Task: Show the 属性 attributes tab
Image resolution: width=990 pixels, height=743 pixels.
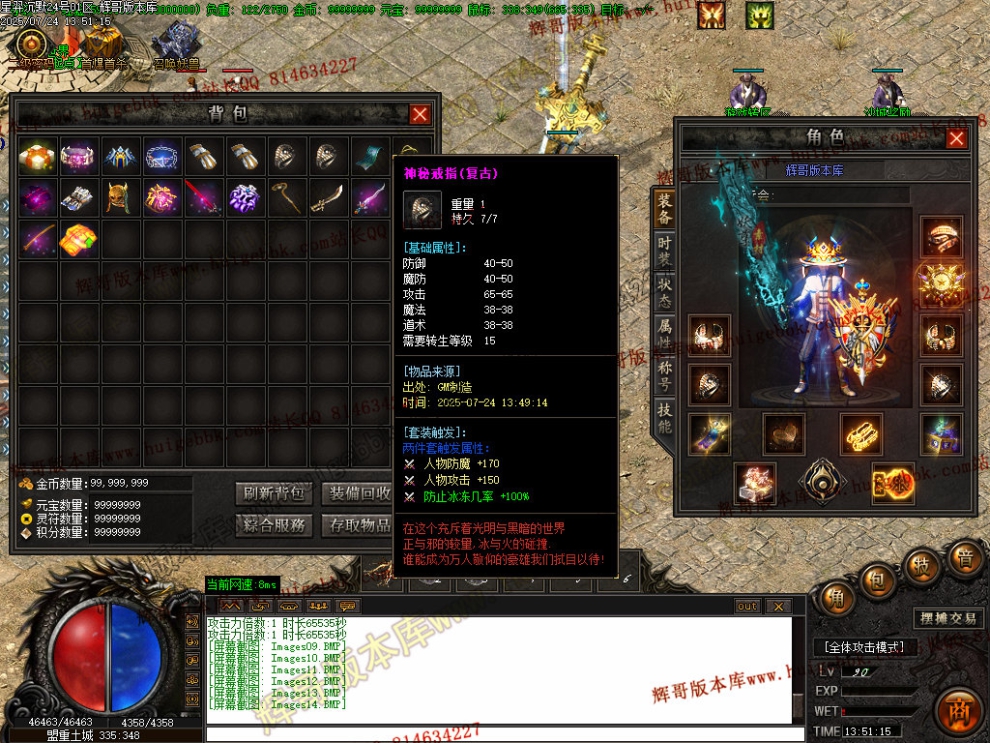Action: click(x=664, y=331)
